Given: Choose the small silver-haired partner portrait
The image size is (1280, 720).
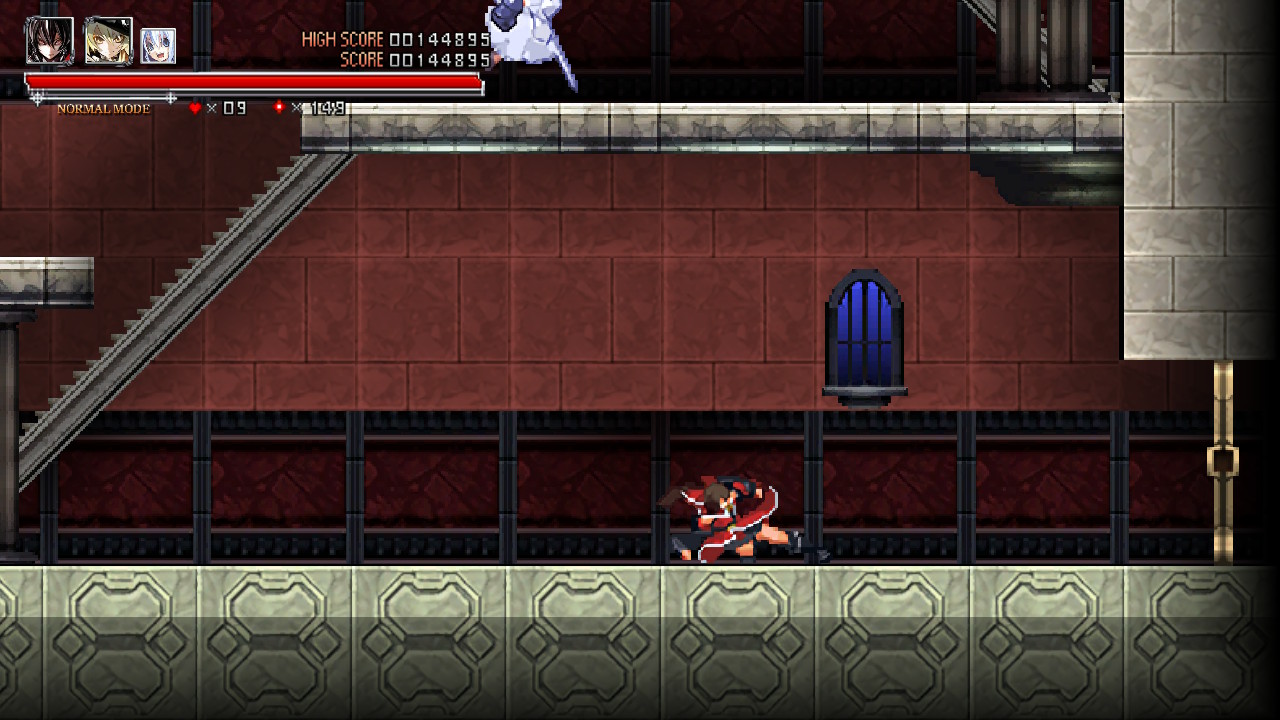Looking at the screenshot, I should click(158, 46).
